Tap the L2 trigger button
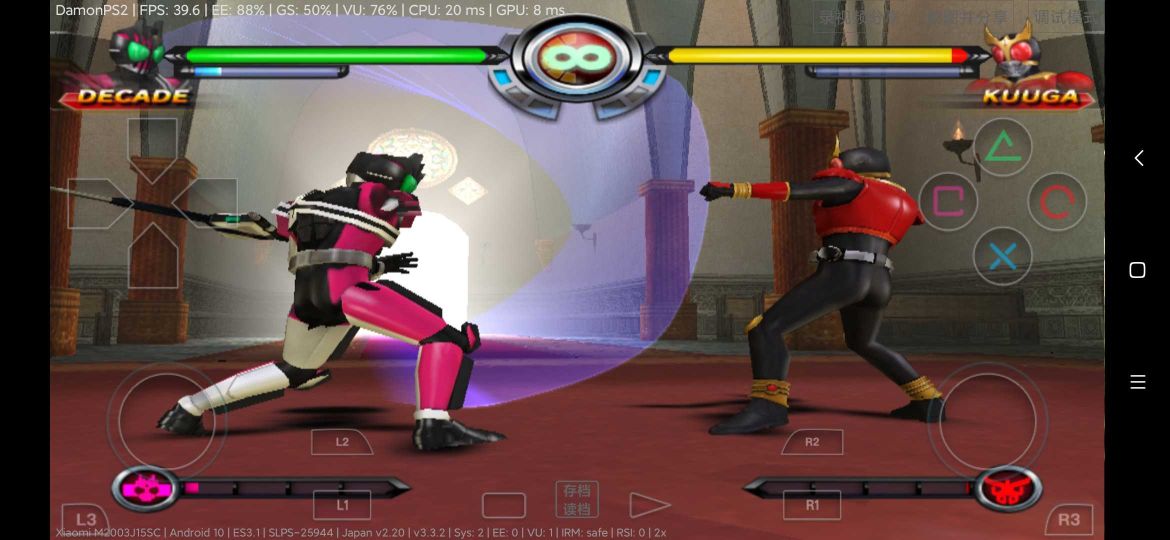The height and width of the screenshot is (540, 1170). (342, 441)
